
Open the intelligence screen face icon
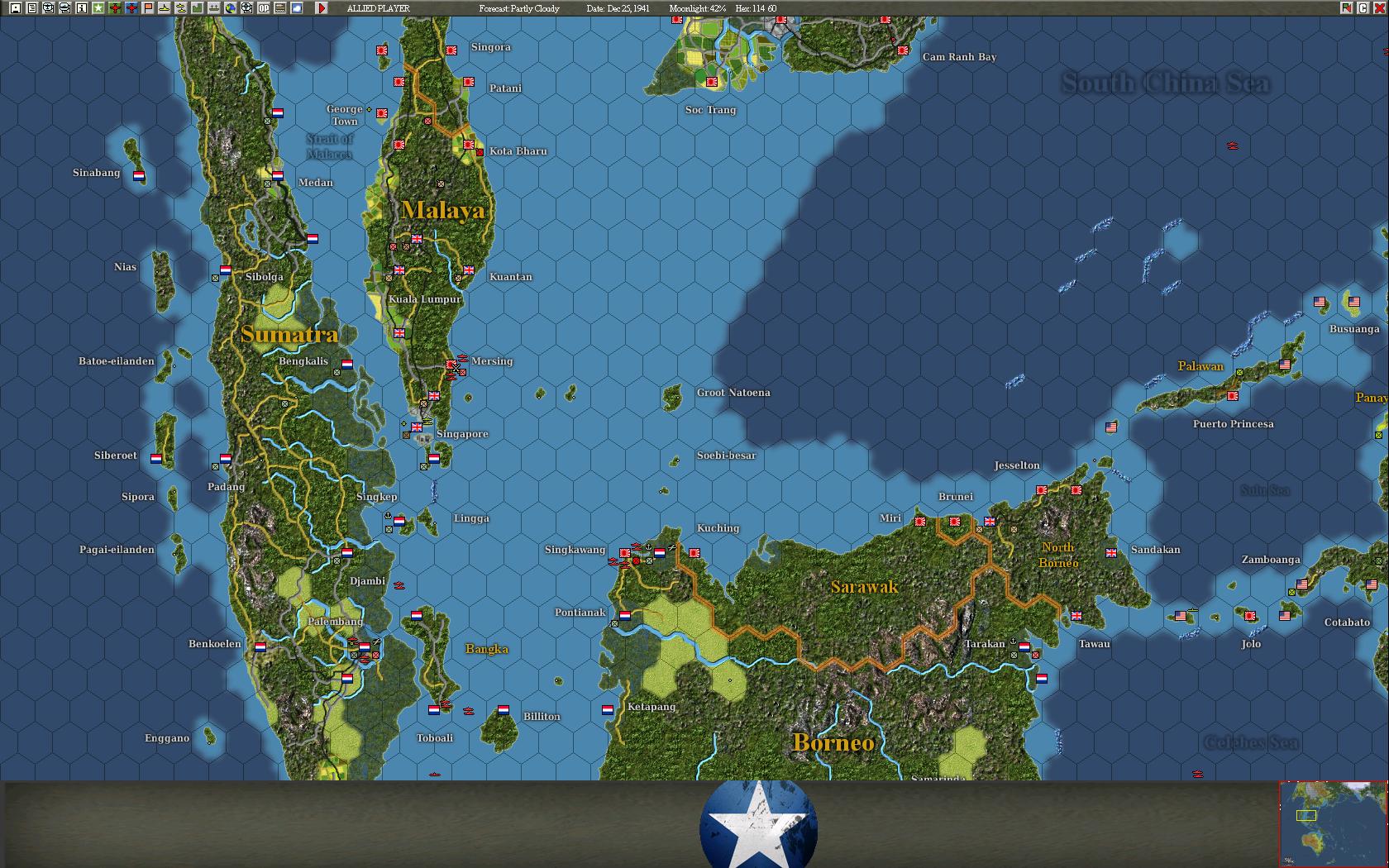point(48,8)
